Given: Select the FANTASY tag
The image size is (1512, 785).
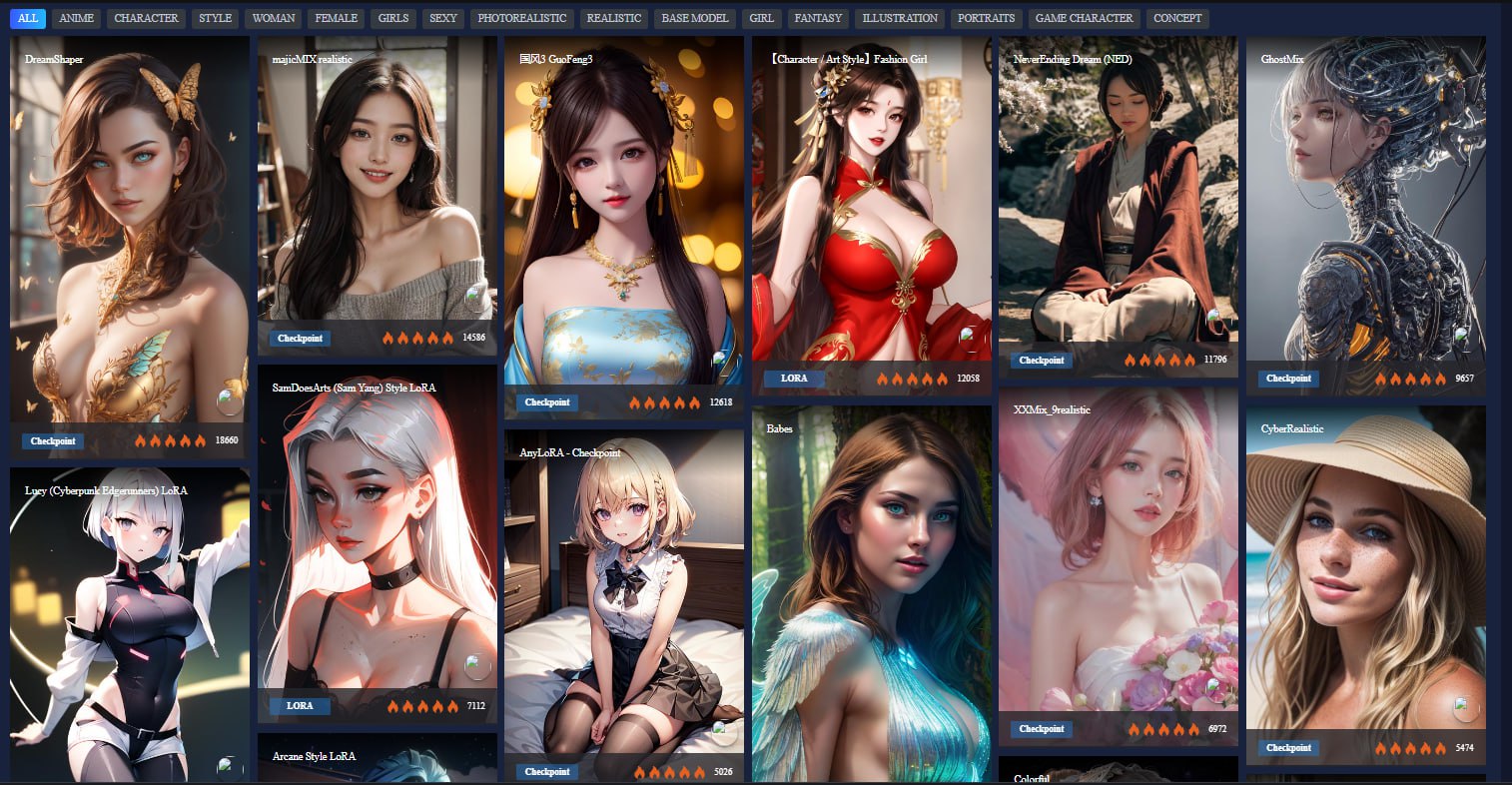Looking at the screenshot, I should click(x=818, y=18).
